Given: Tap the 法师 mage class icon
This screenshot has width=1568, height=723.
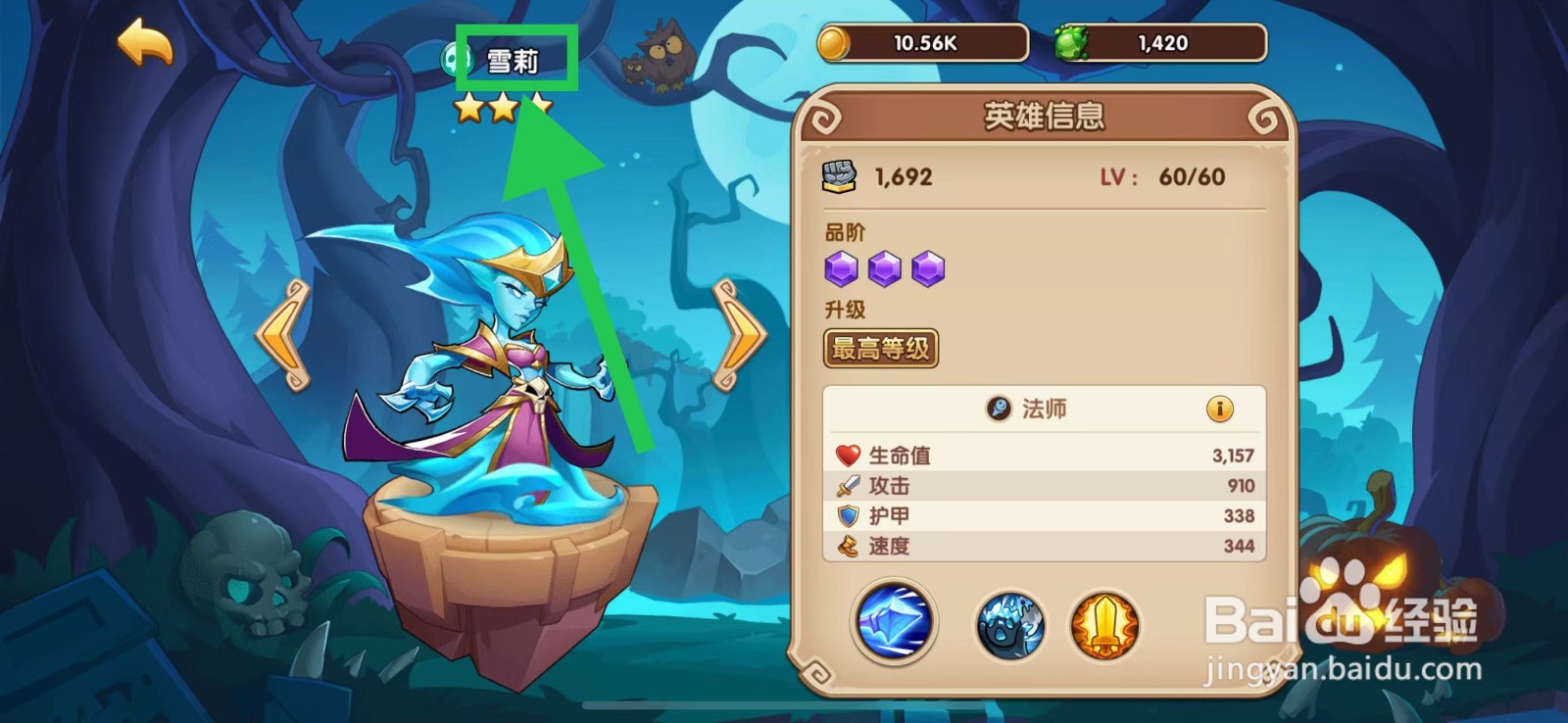Looking at the screenshot, I should pyautogui.click(x=997, y=409).
